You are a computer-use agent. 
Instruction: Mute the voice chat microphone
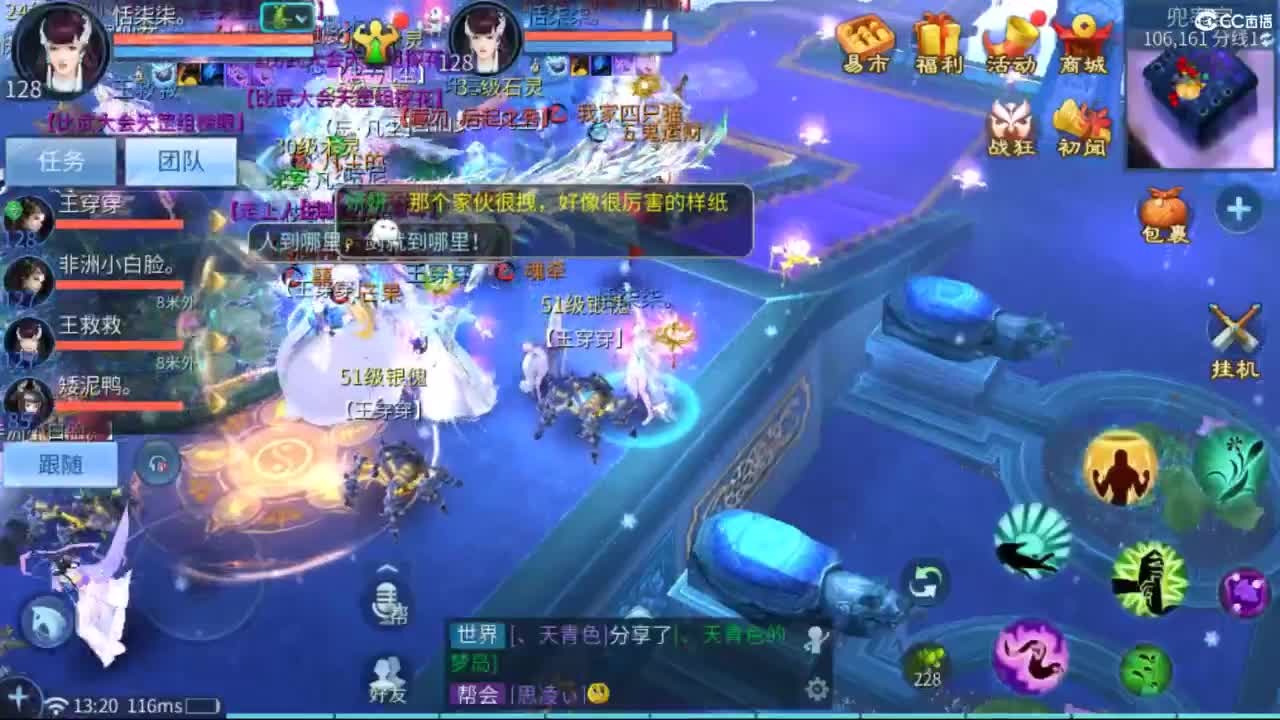(x=388, y=603)
